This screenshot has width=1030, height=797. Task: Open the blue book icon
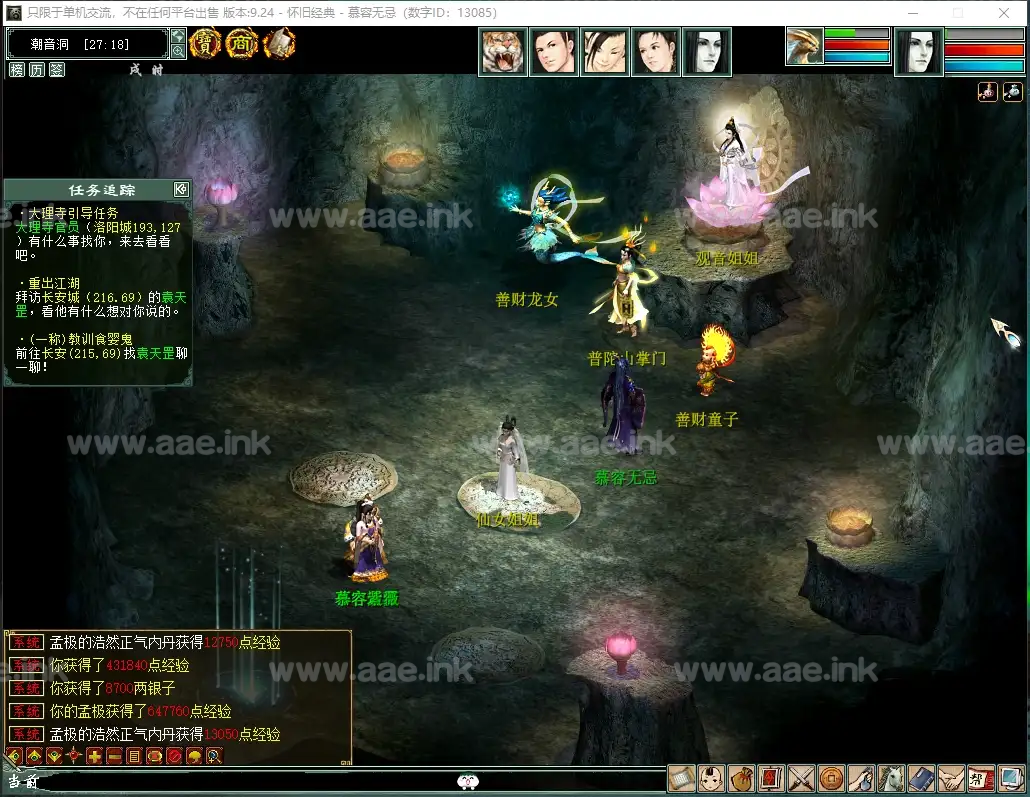click(921, 779)
